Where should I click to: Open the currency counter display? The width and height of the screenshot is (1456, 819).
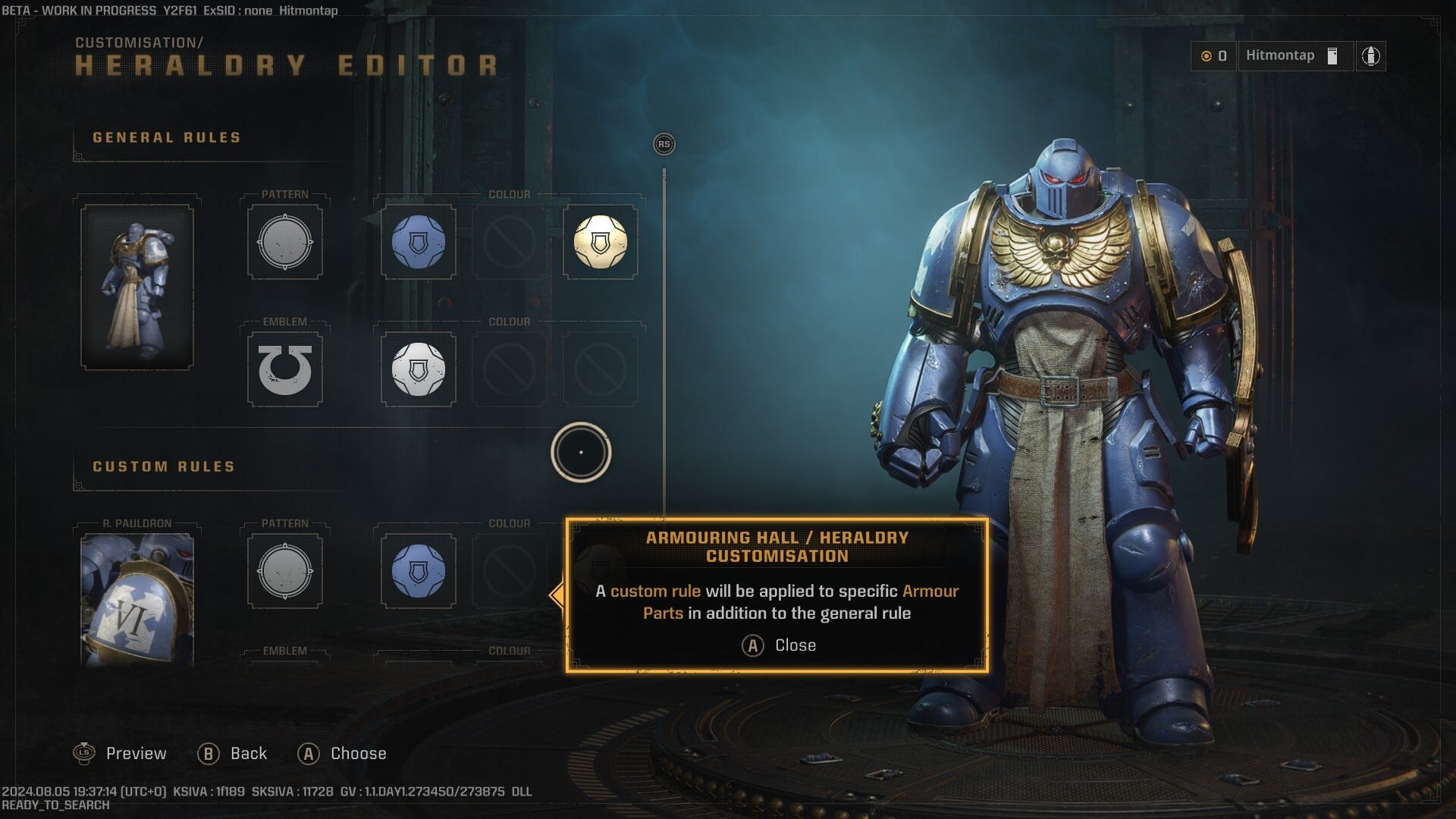1213,56
